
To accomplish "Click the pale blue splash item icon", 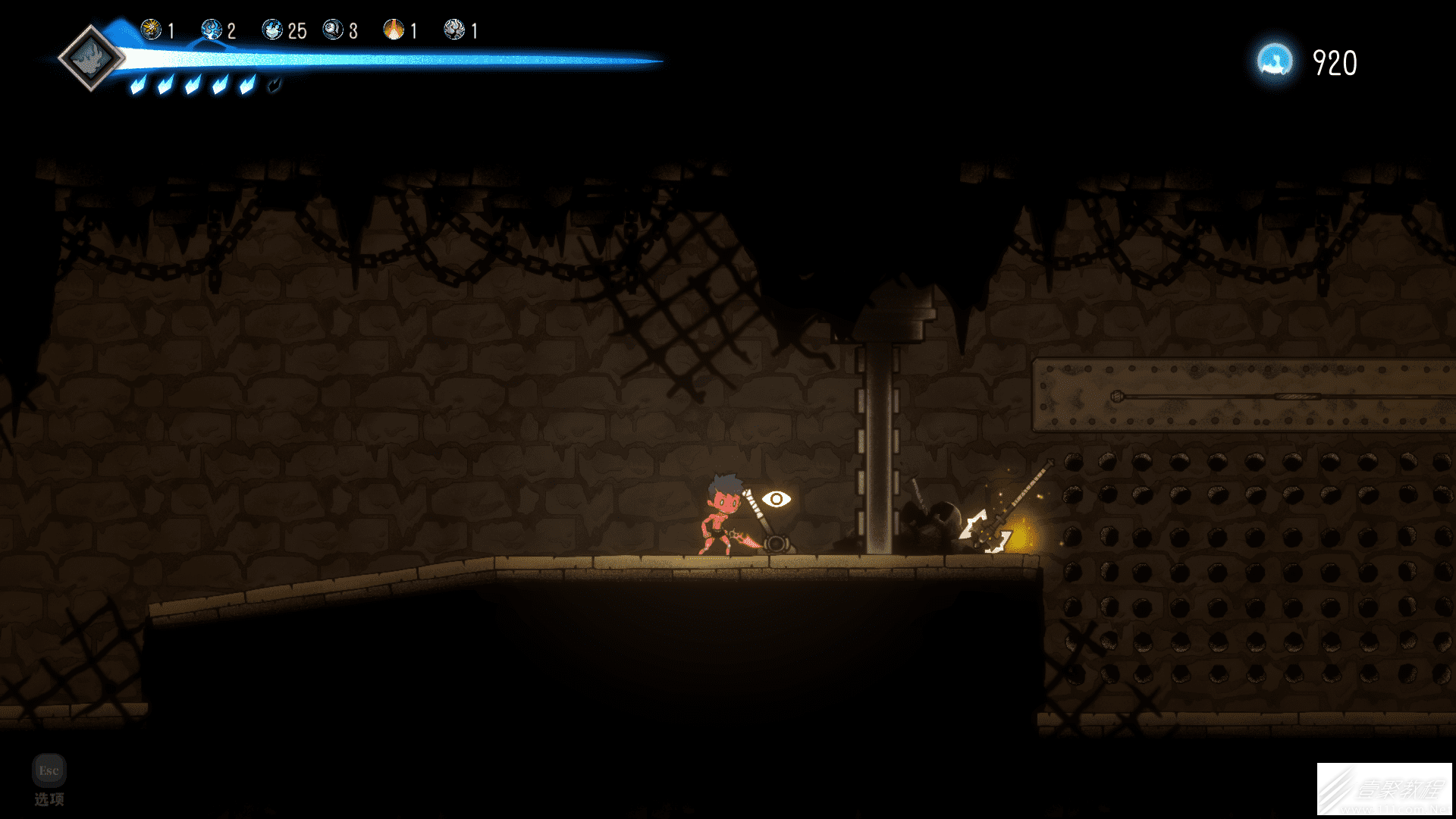I will pyautogui.click(x=271, y=30).
